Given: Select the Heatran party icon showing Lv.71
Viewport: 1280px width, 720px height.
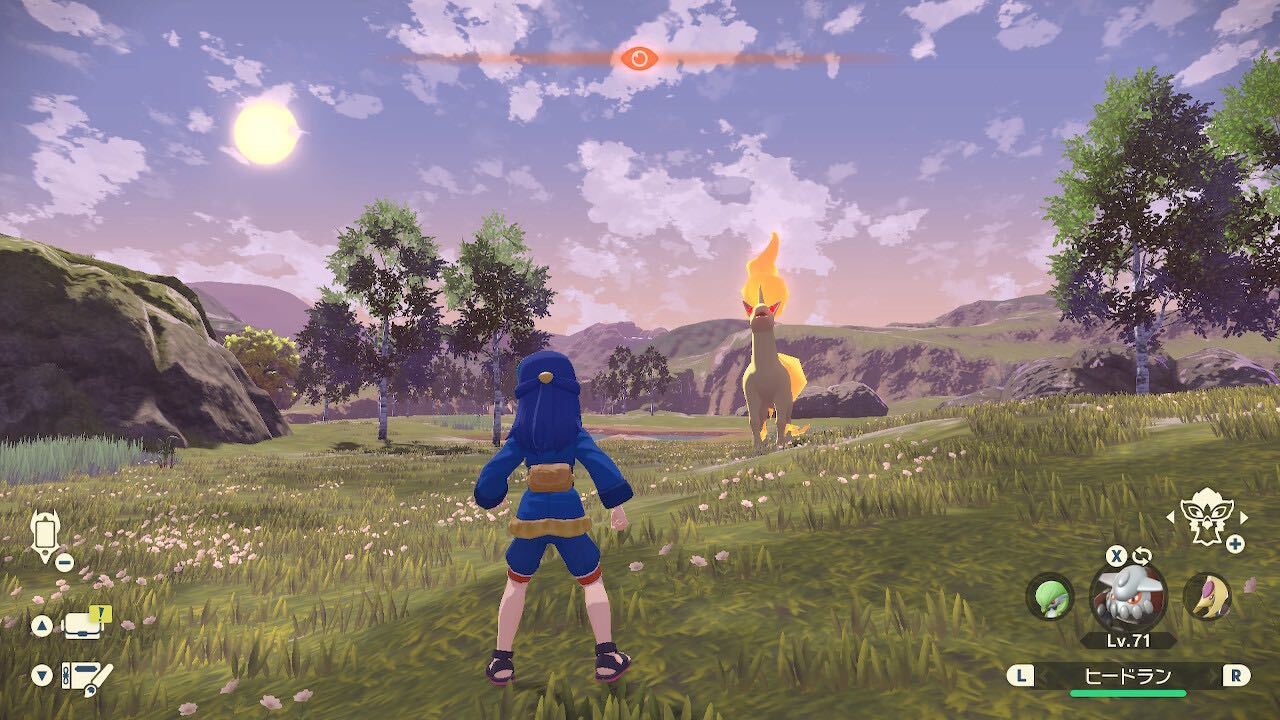Looking at the screenshot, I should click(x=1127, y=598).
